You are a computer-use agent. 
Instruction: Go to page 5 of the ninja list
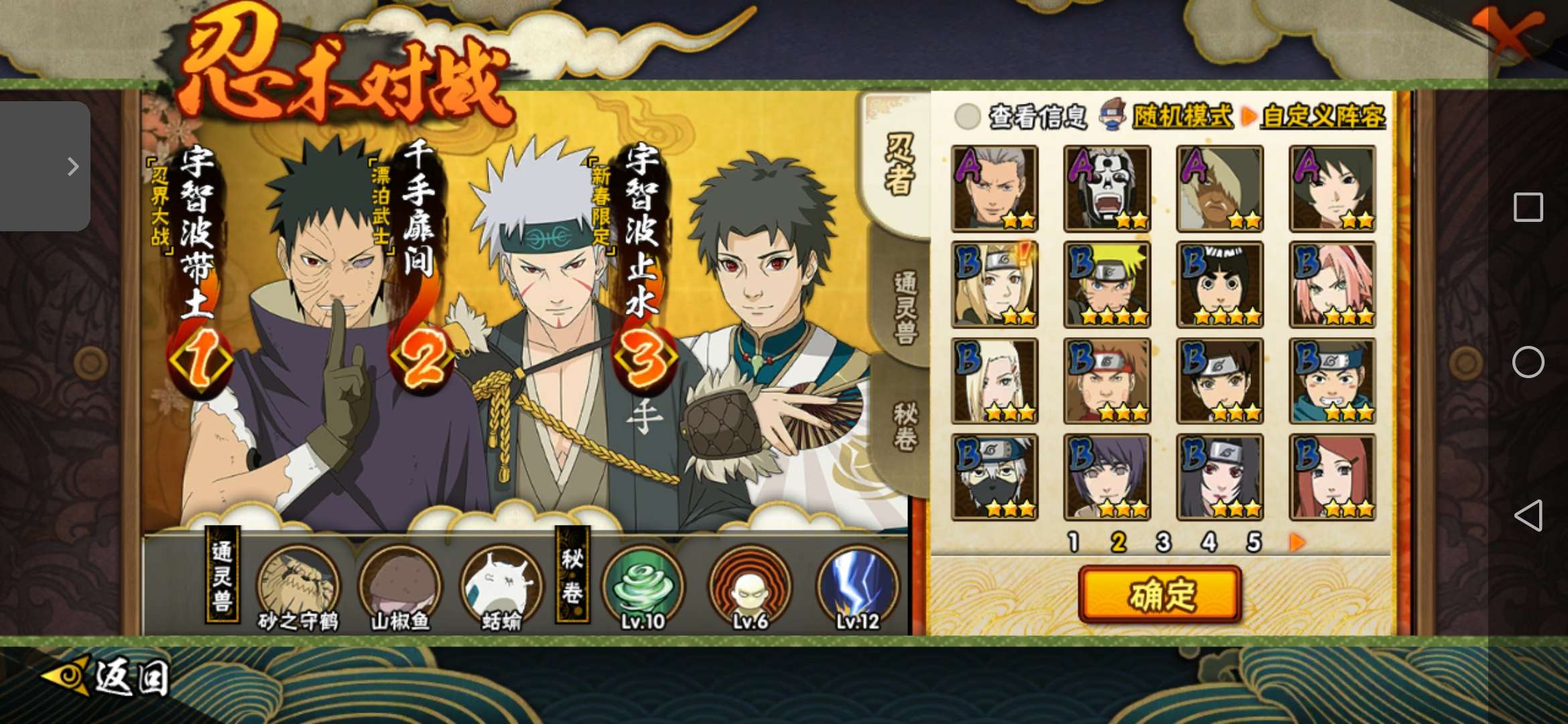pyautogui.click(x=1254, y=542)
